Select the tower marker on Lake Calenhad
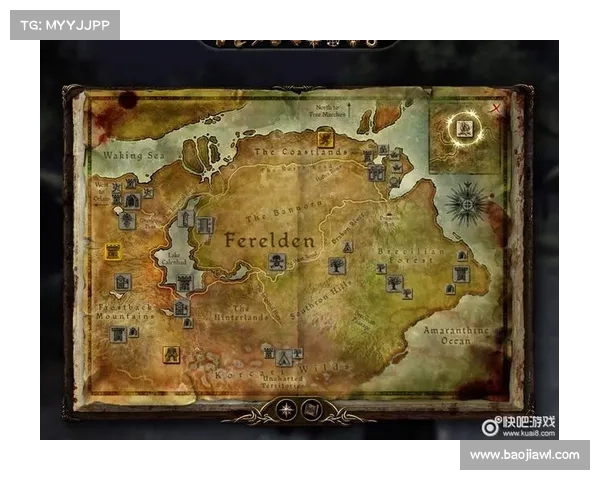 (x=185, y=217)
